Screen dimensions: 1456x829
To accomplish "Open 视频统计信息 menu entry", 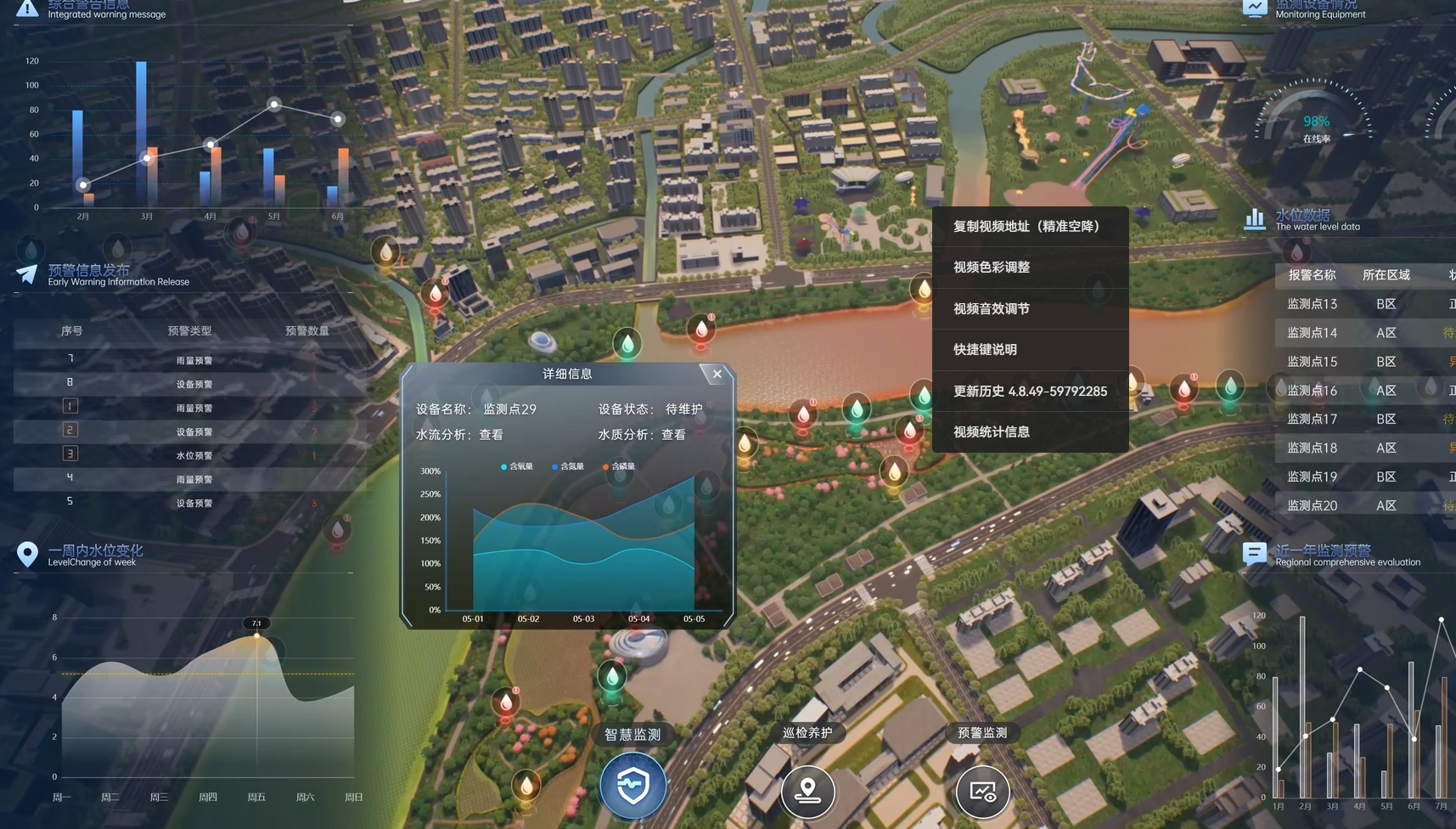I will pos(992,432).
